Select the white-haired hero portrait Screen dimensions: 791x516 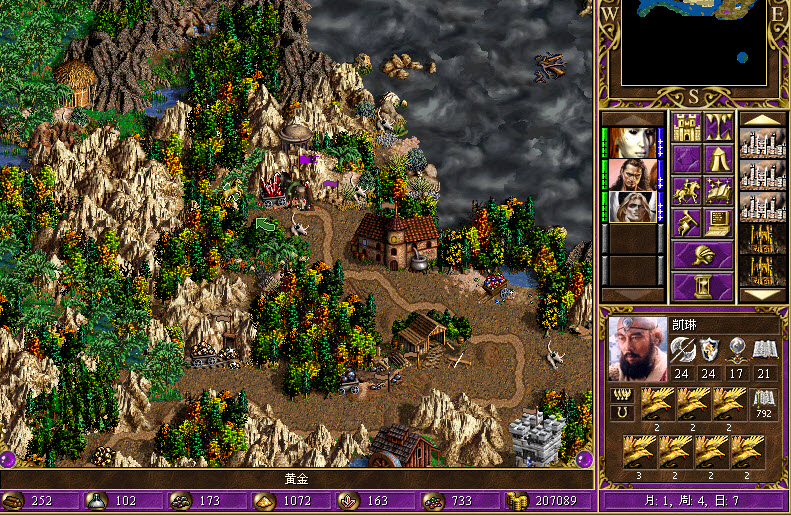(631, 206)
